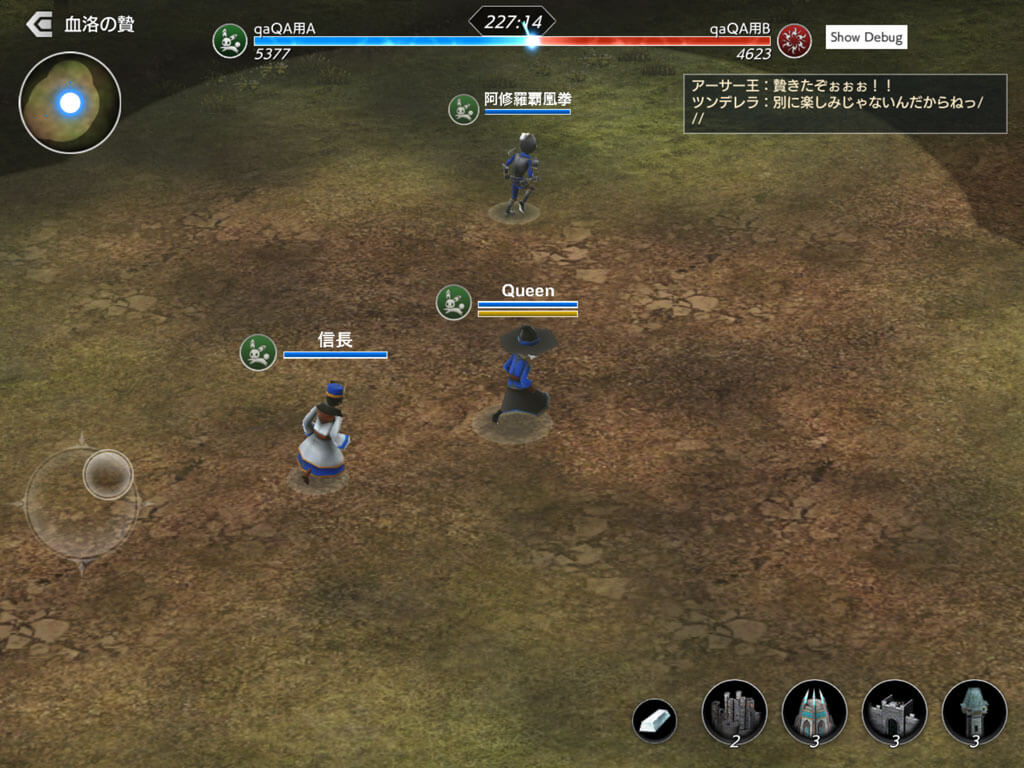Viewport: 1024px width, 768px height.
Task: Go back using the arrow beside 血洛の贄
Action: (39, 24)
